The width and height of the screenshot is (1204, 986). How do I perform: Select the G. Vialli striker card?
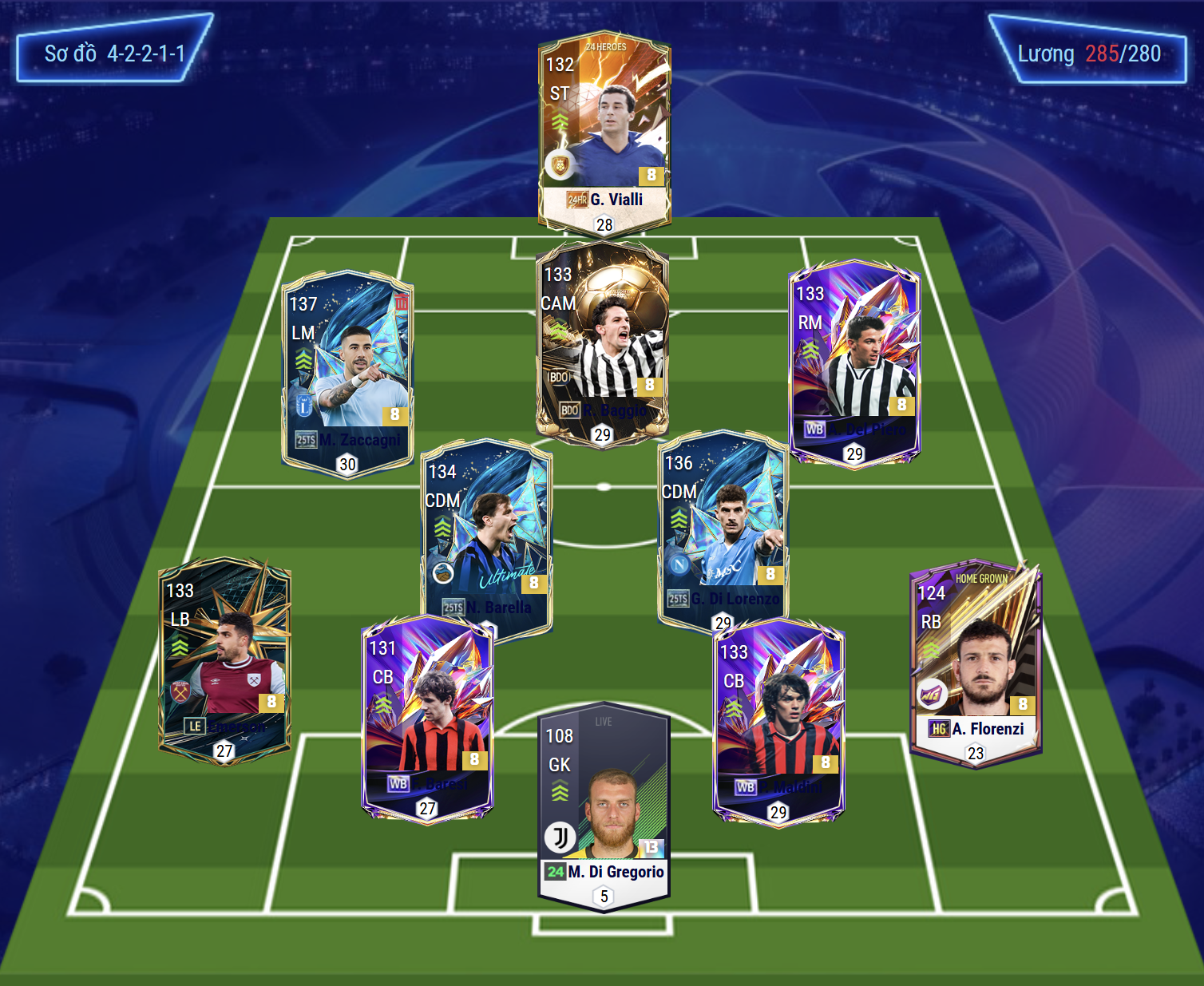click(604, 132)
